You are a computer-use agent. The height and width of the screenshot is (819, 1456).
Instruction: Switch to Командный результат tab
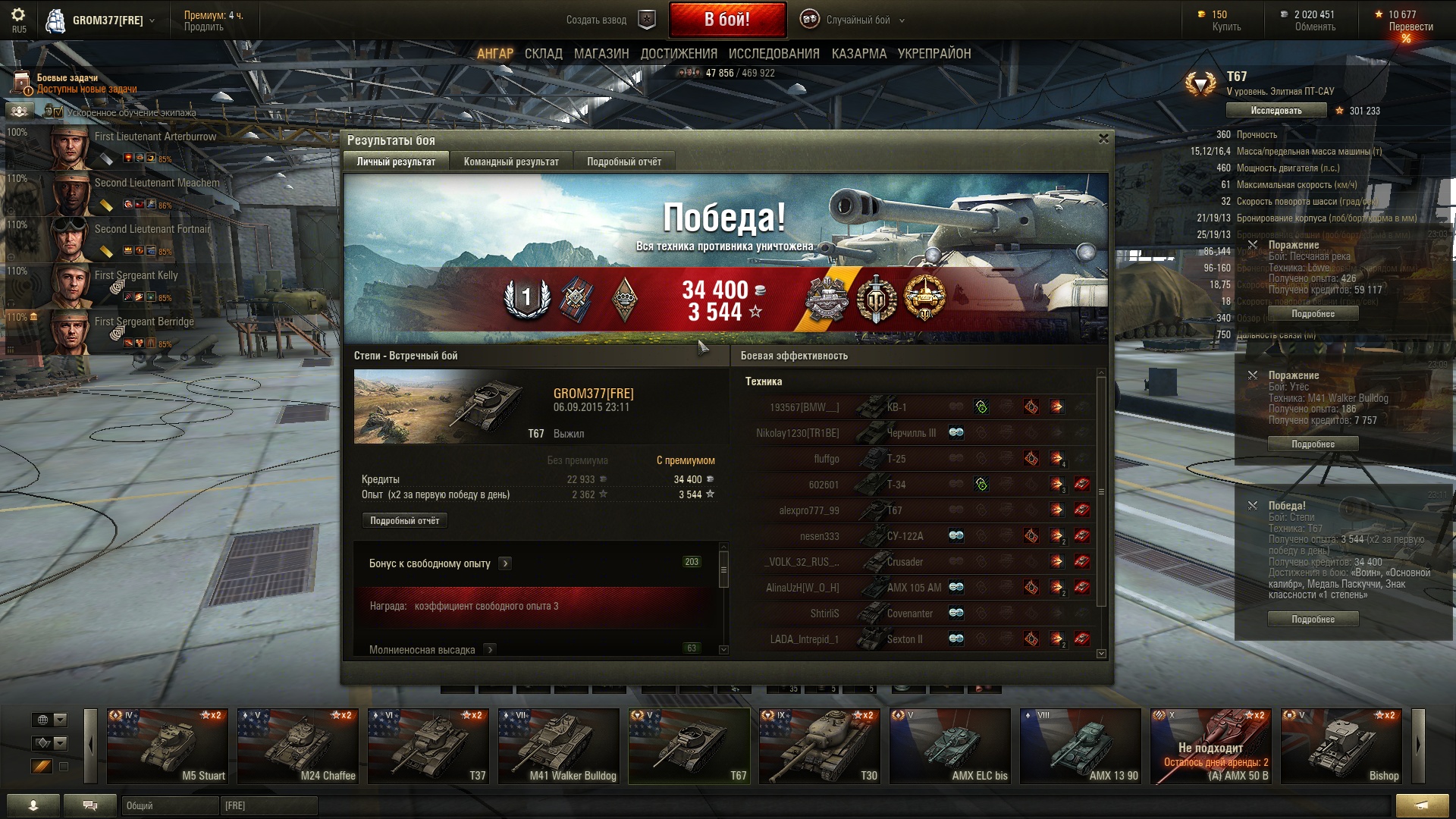pos(511,162)
